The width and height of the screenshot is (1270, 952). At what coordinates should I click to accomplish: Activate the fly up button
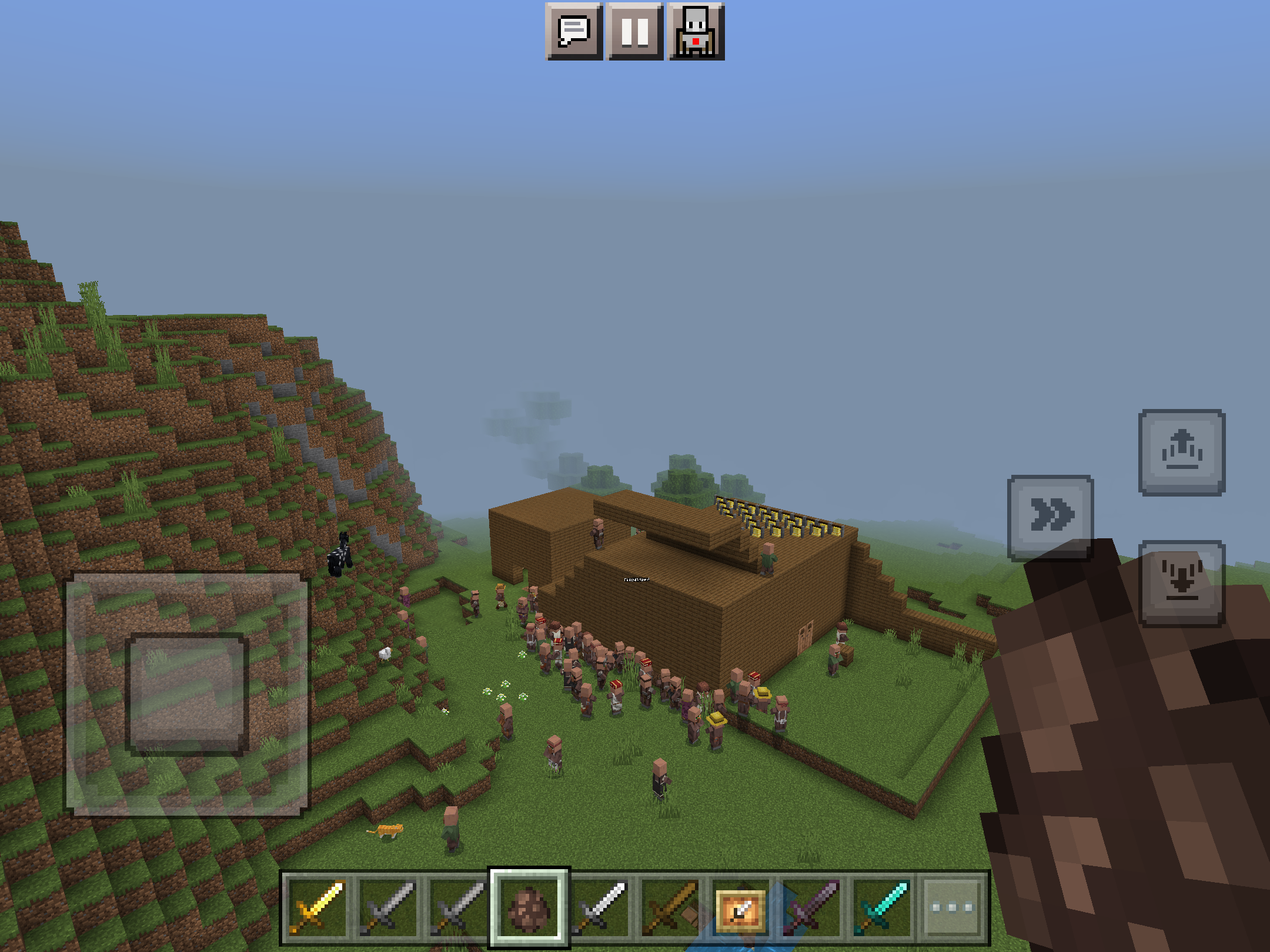click(1182, 452)
